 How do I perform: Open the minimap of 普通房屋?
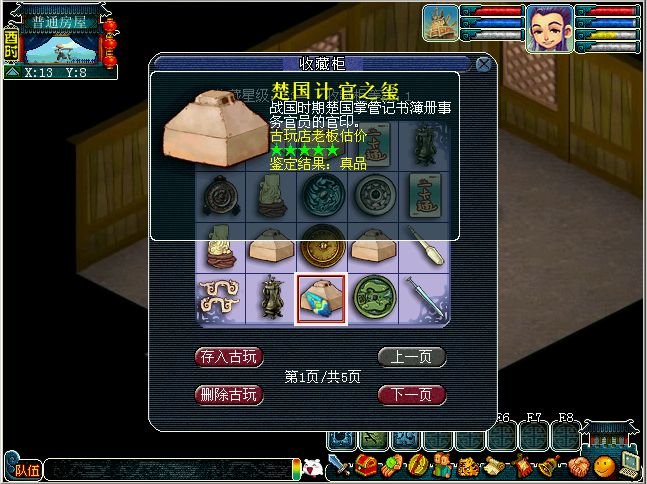[58, 45]
